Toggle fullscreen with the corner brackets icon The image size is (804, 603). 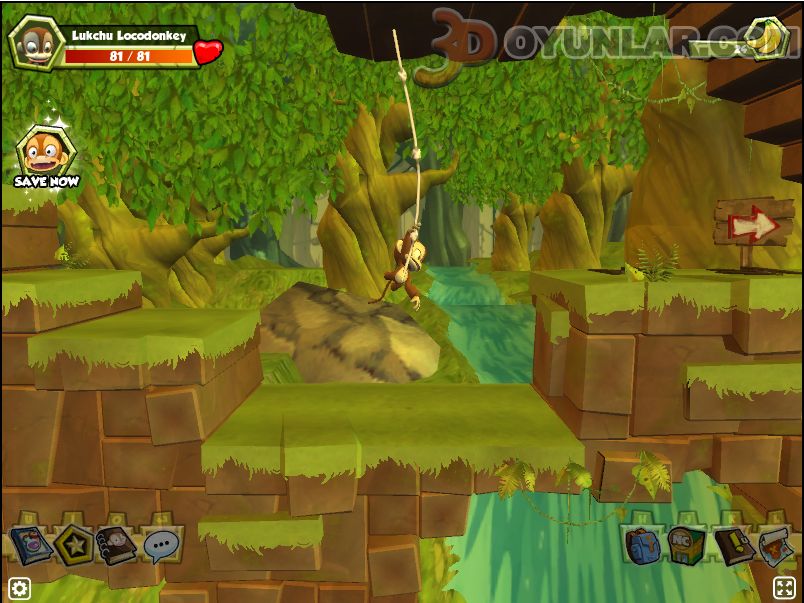785,587
